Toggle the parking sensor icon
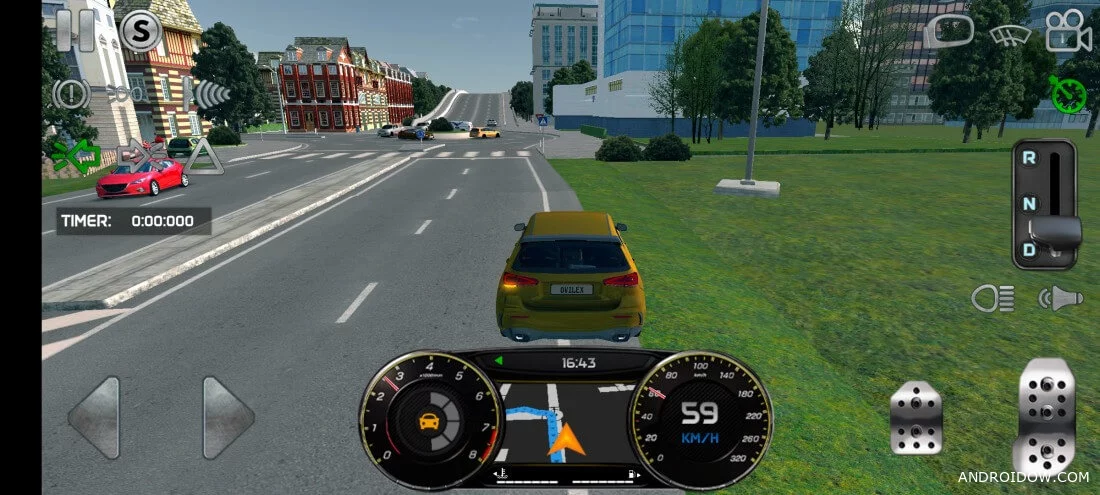 206,94
